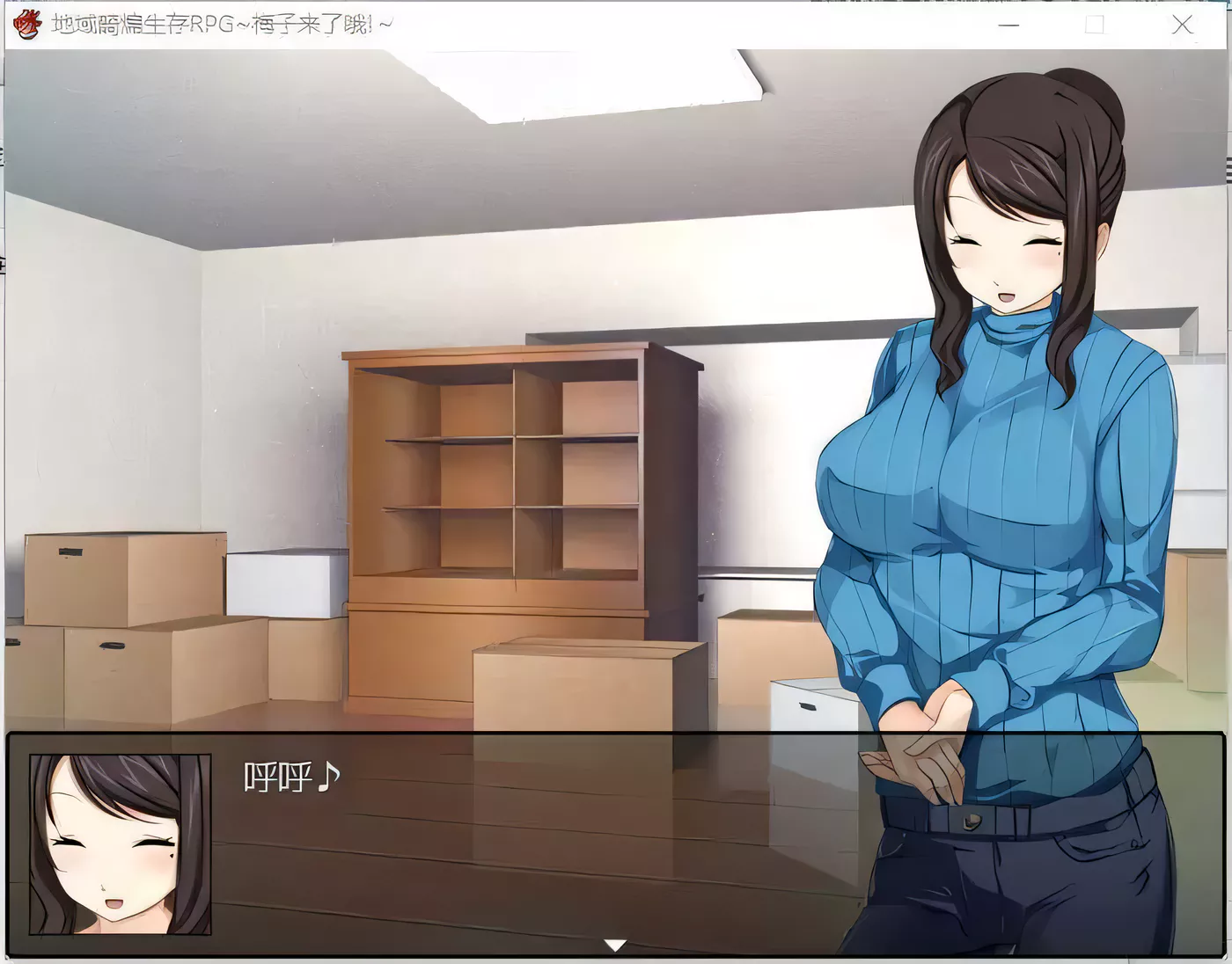
Task: Click the continue arrow below the dialogue
Action: [613, 946]
